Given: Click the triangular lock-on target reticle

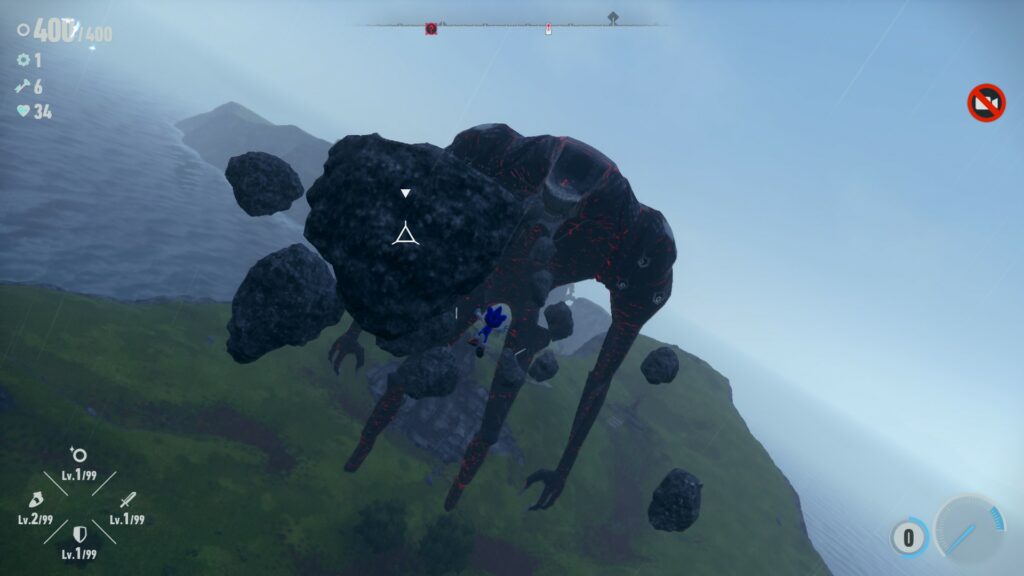Looking at the screenshot, I should coord(404,236).
